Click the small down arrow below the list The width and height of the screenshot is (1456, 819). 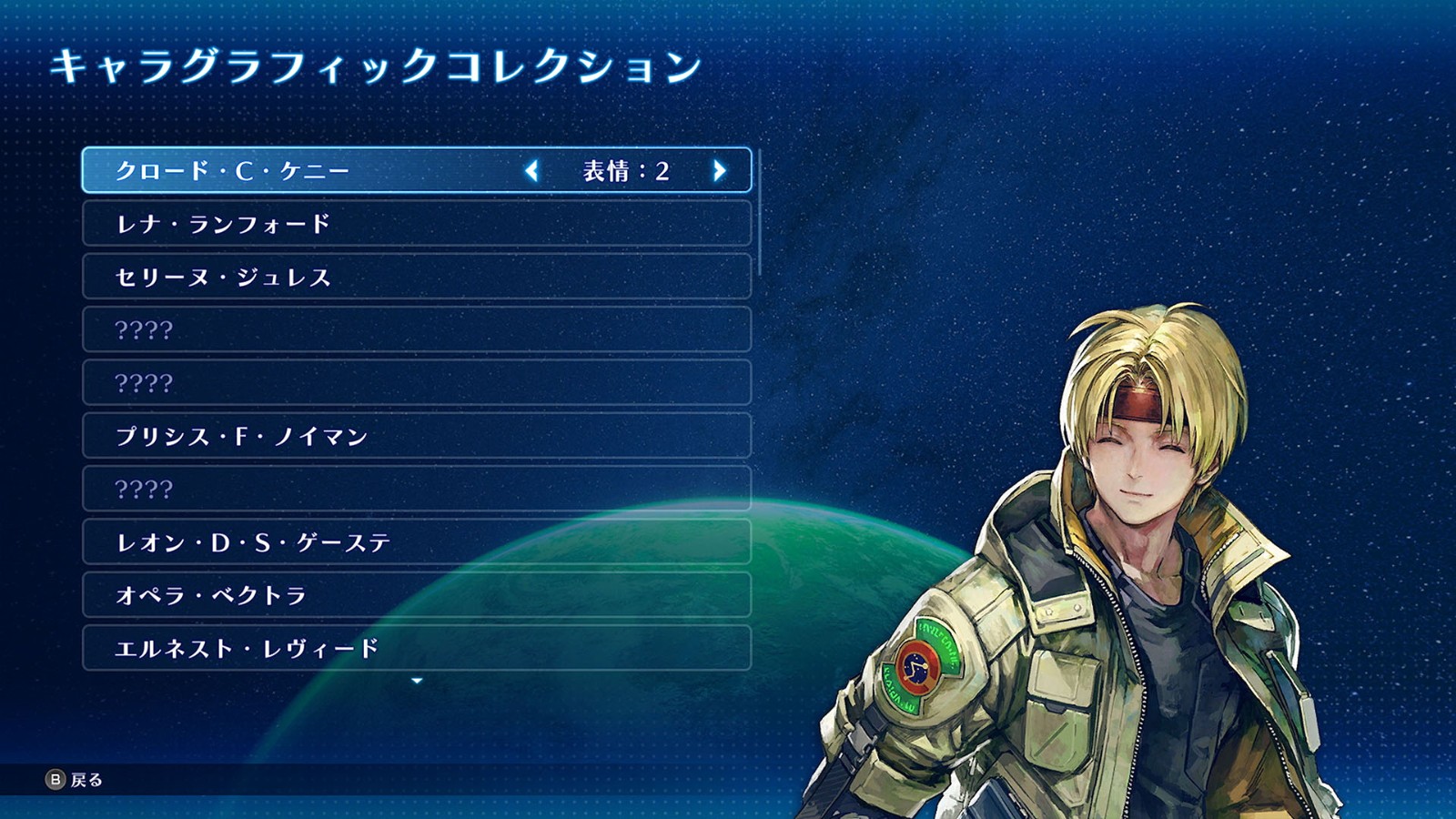coord(417,681)
